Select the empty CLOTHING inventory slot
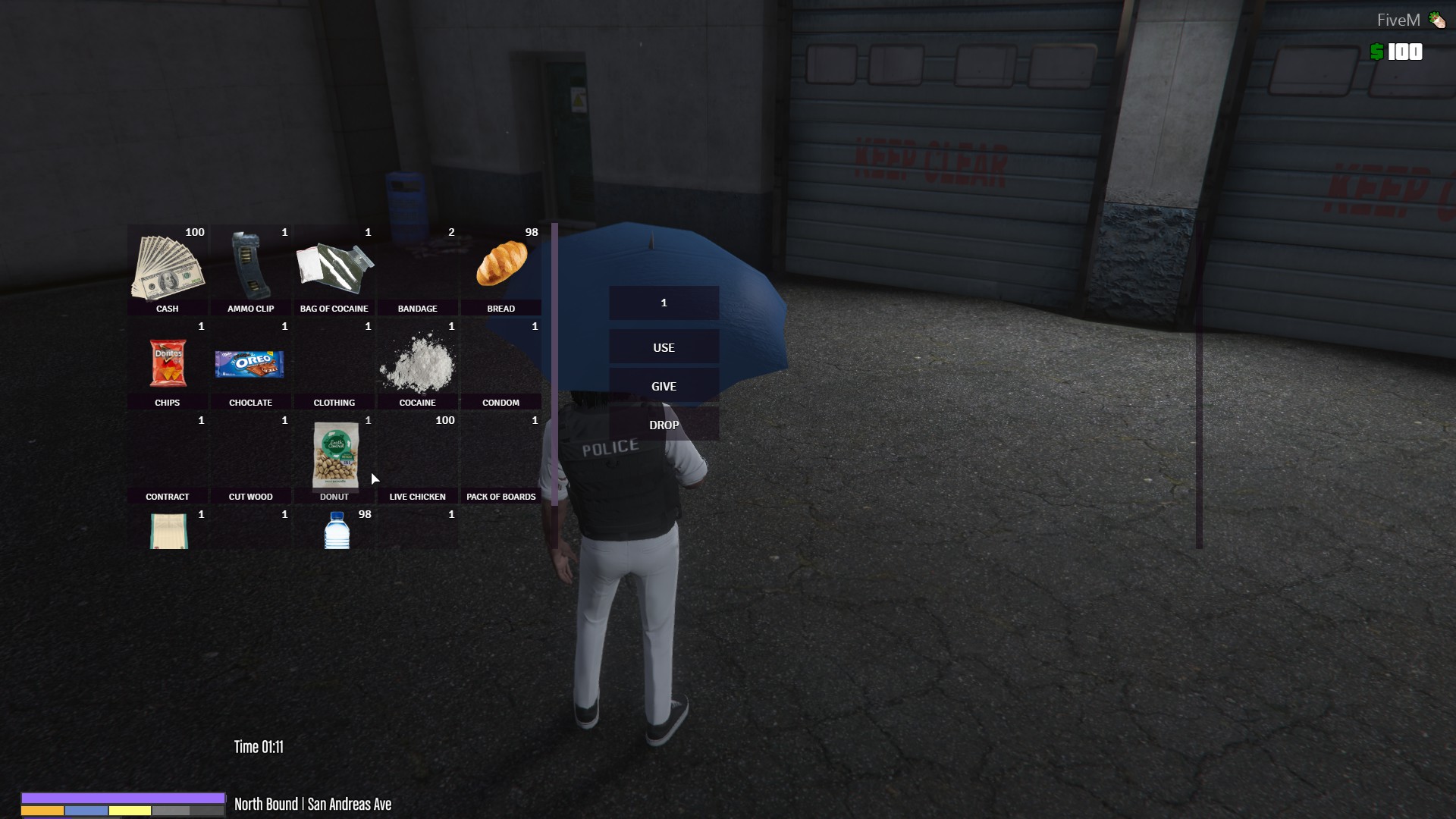 tap(334, 362)
